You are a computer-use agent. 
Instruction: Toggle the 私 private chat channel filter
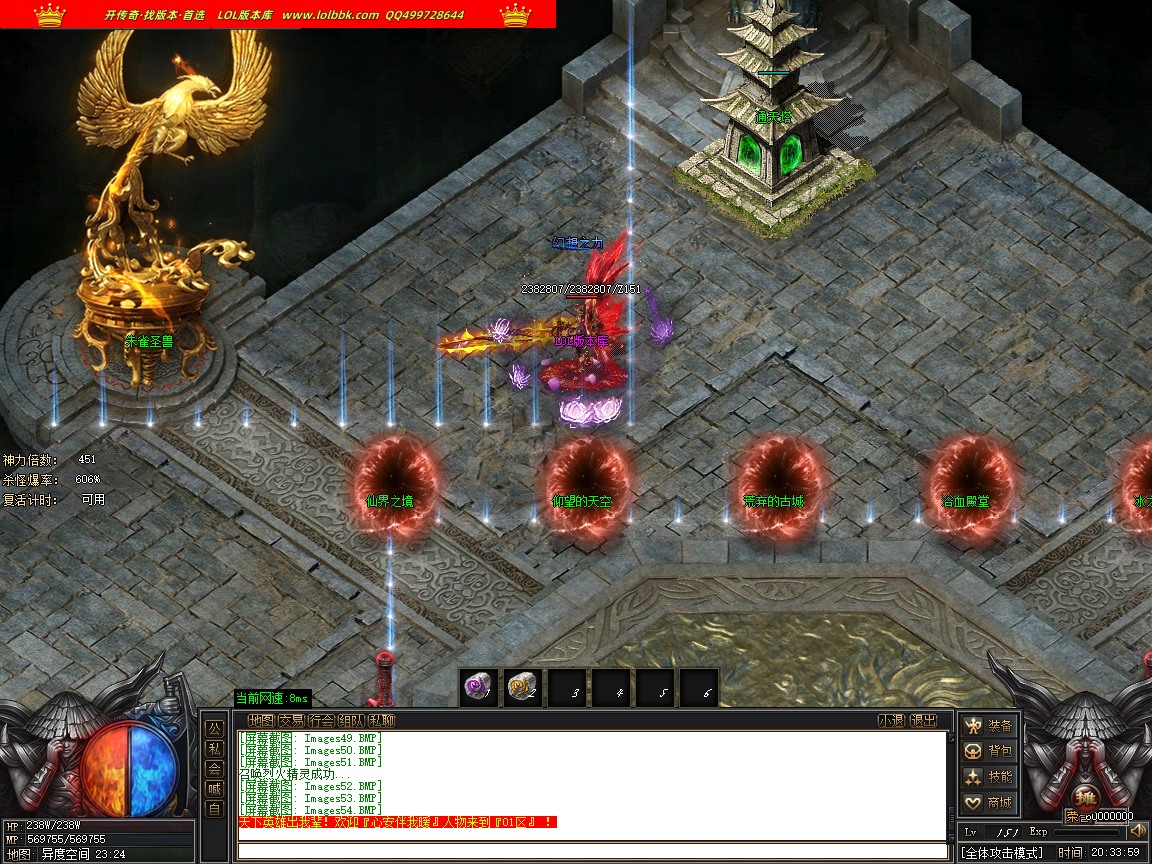click(x=214, y=748)
